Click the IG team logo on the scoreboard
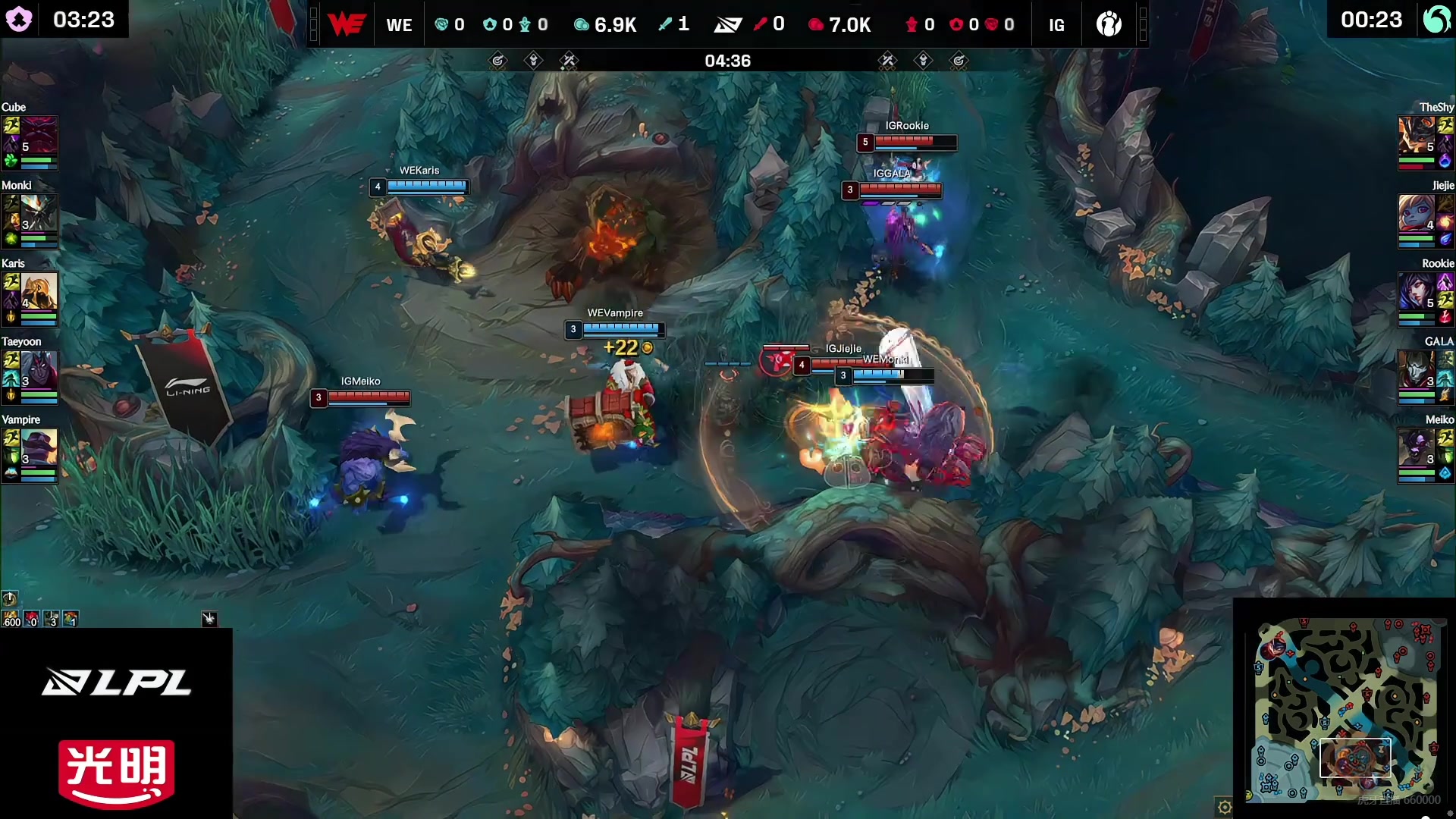 pos(1109,24)
